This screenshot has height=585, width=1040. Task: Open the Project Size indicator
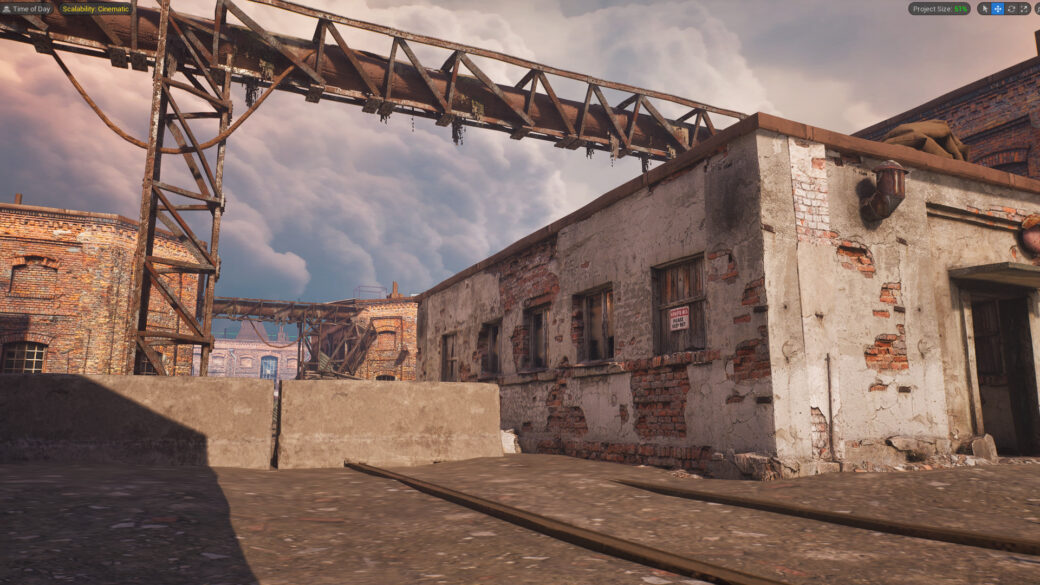coord(939,9)
